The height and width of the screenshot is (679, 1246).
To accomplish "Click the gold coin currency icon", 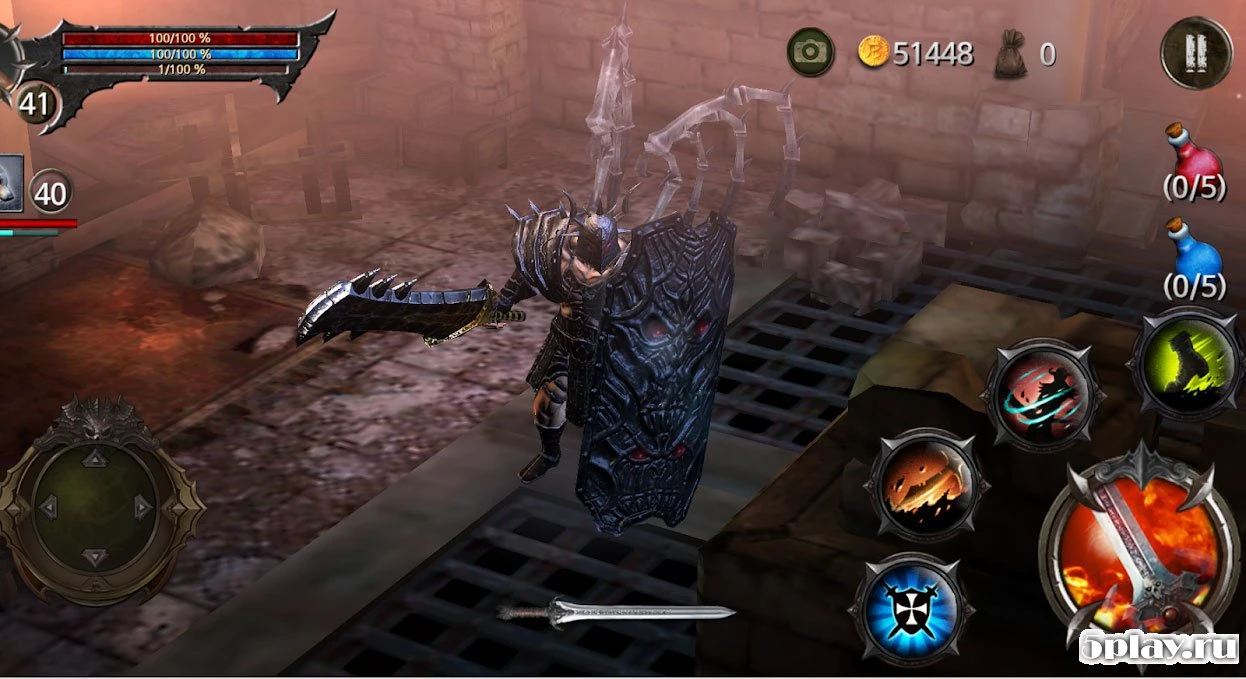I will point(873,52).
